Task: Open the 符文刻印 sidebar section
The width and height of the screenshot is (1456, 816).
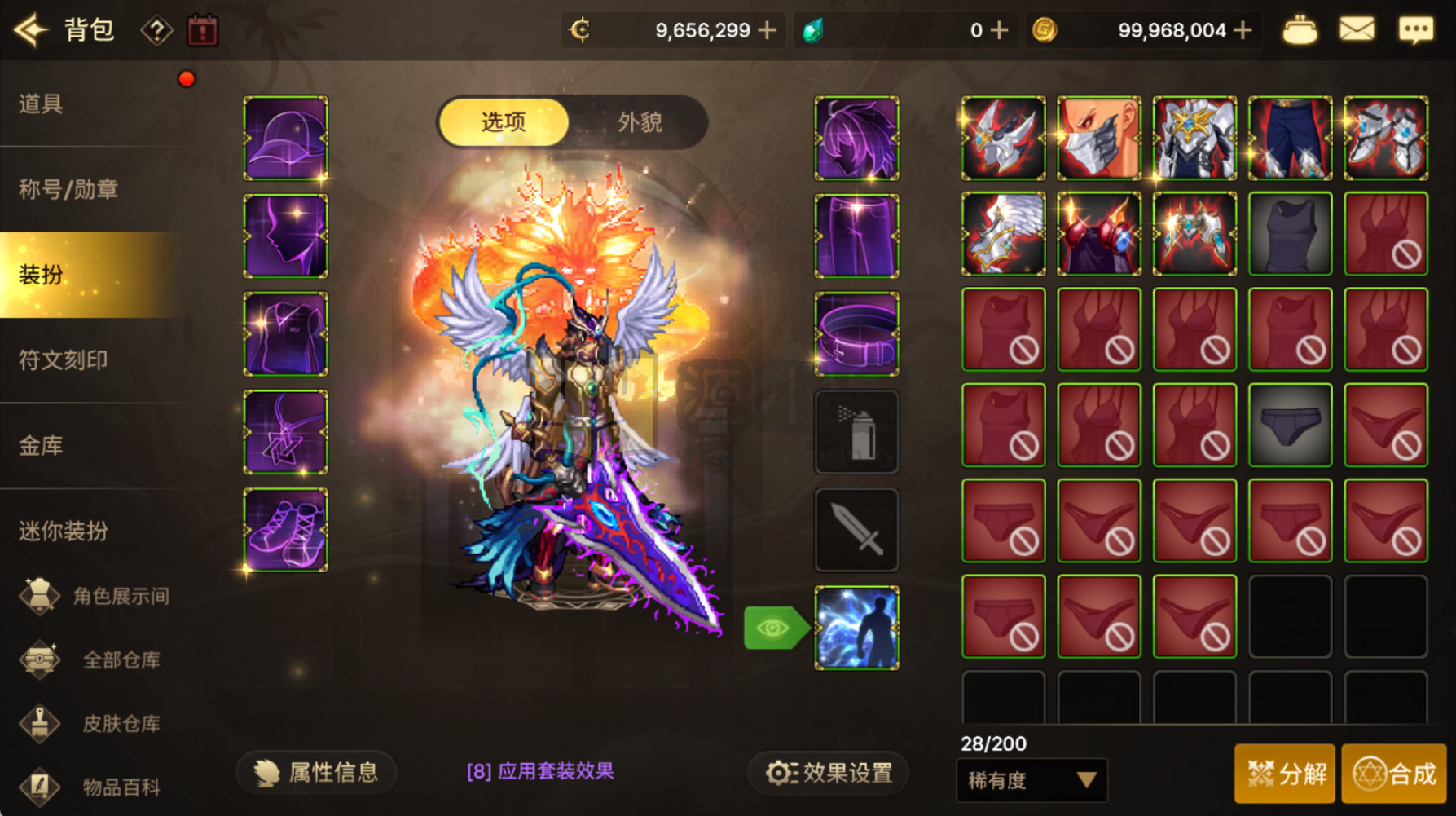Action: pos(61,359)
